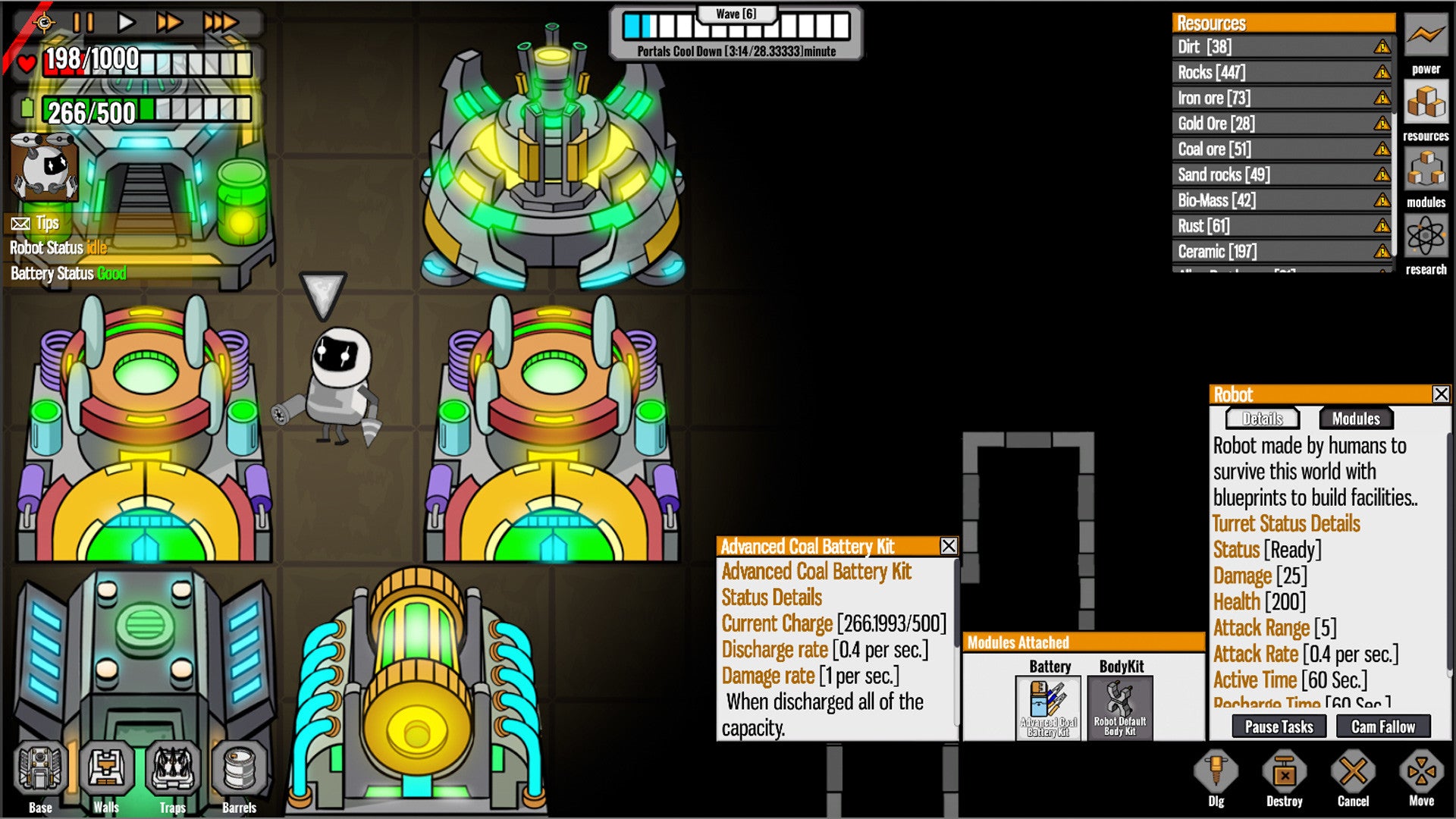Image resolution: width=1456 pixels, height=819 pixels.
Task: Click the Pause Tasks button
Action: (1279, 726)
